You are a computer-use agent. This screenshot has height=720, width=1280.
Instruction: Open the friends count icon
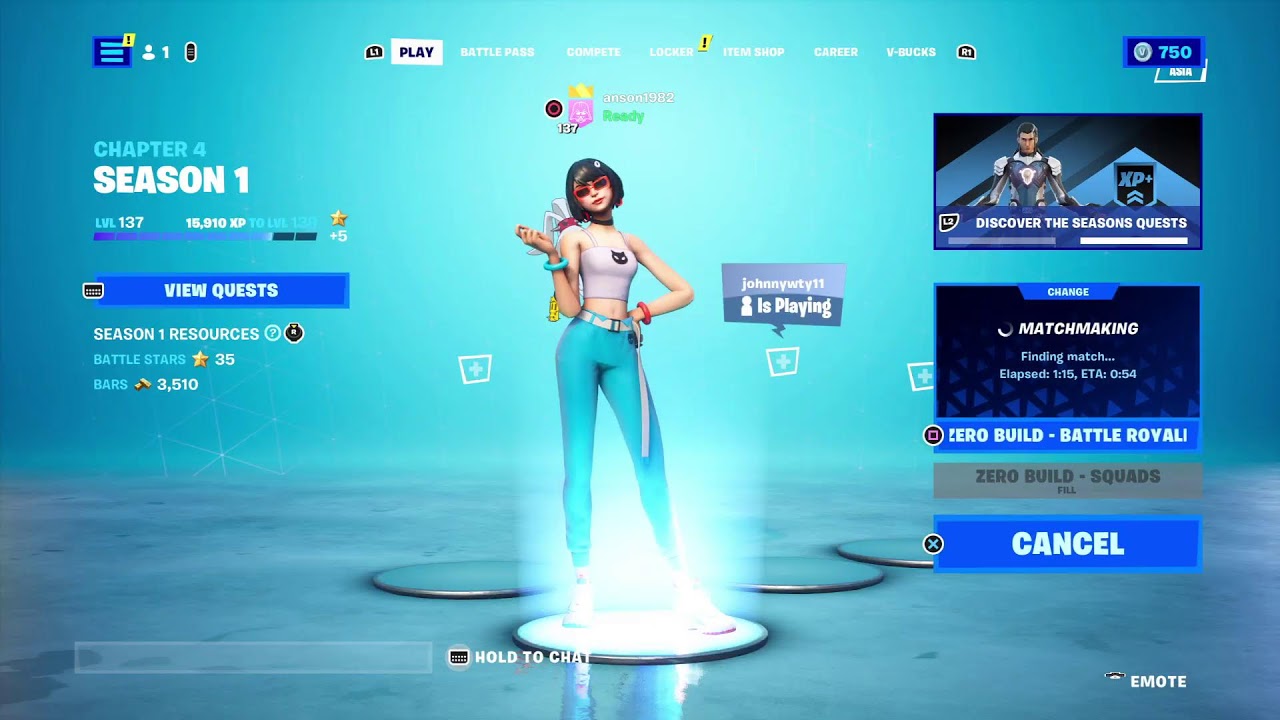click(155, 52)
